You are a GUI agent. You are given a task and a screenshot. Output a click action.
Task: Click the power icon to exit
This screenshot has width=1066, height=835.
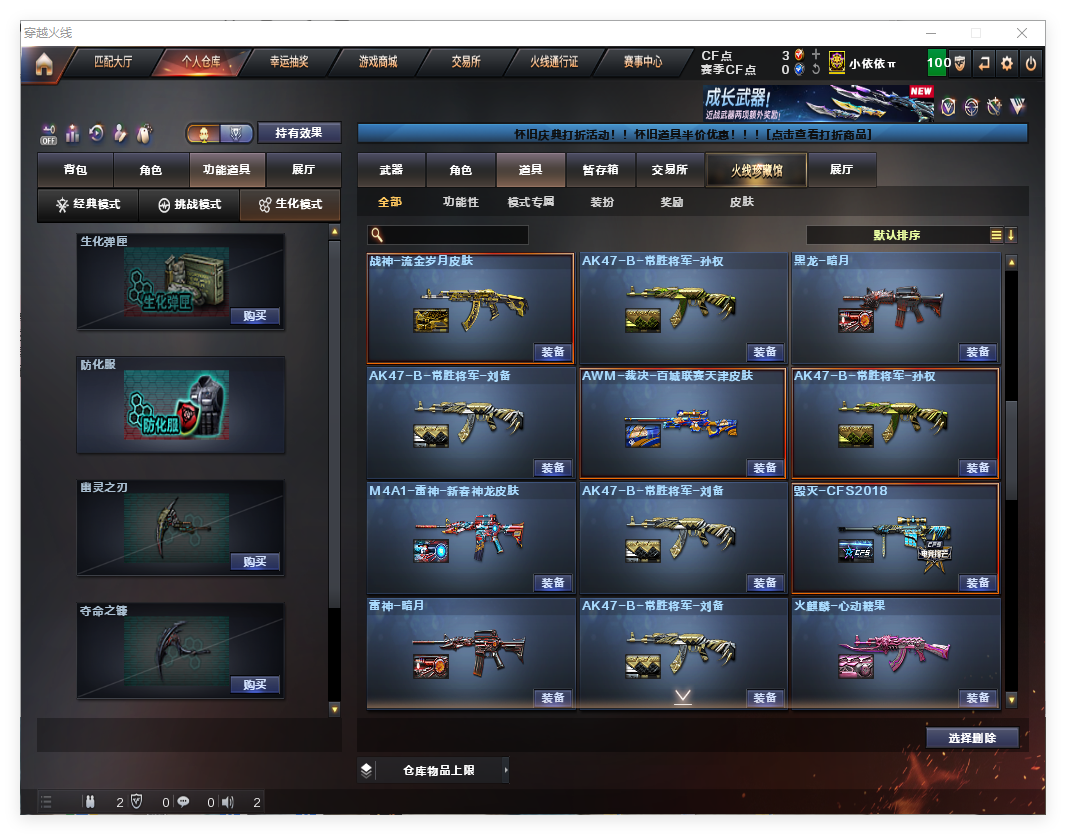[1030, 63]
